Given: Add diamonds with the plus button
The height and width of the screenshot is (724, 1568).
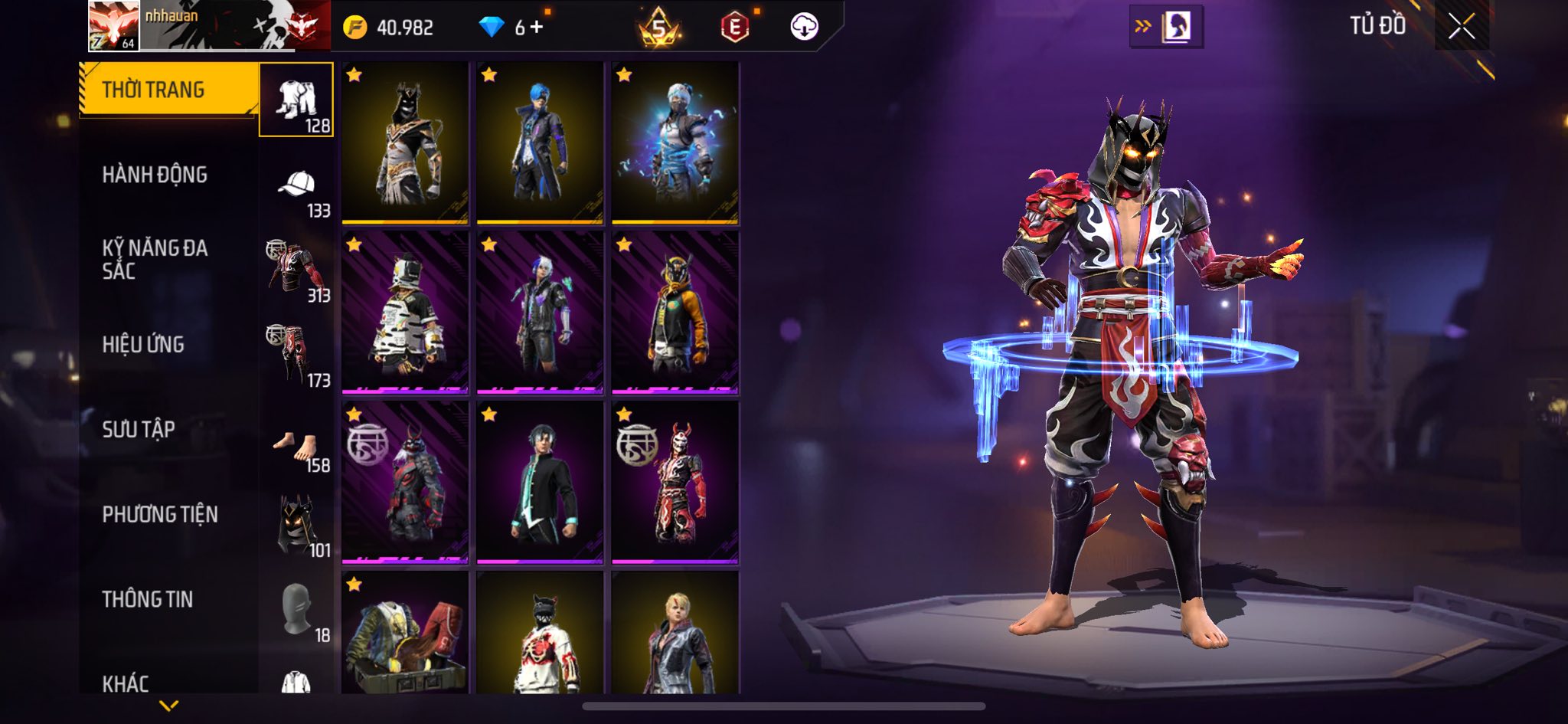Looking at the screenshot, I should [x=537, y=28].
